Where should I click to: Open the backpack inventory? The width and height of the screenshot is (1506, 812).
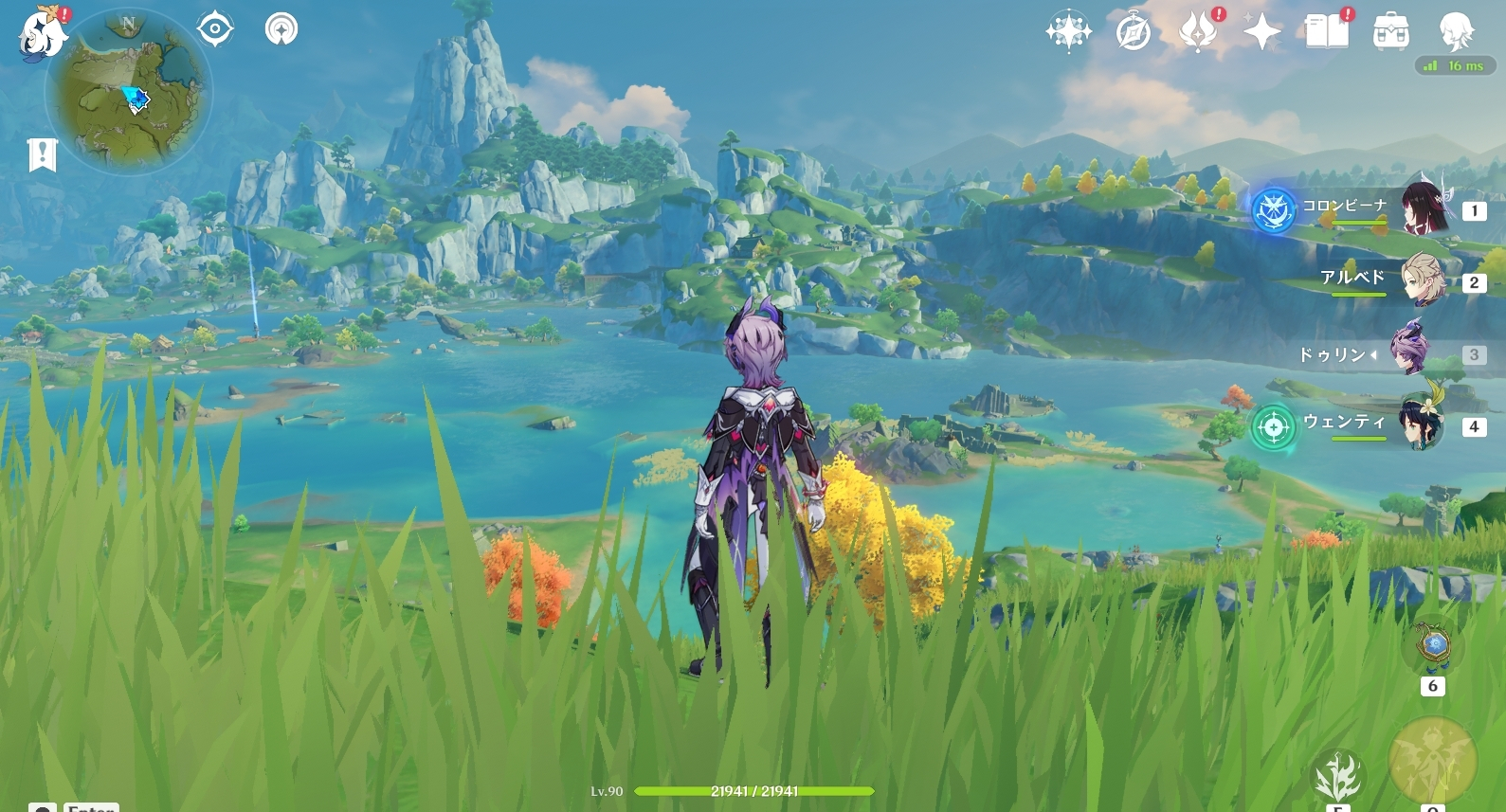[1391, 32]
